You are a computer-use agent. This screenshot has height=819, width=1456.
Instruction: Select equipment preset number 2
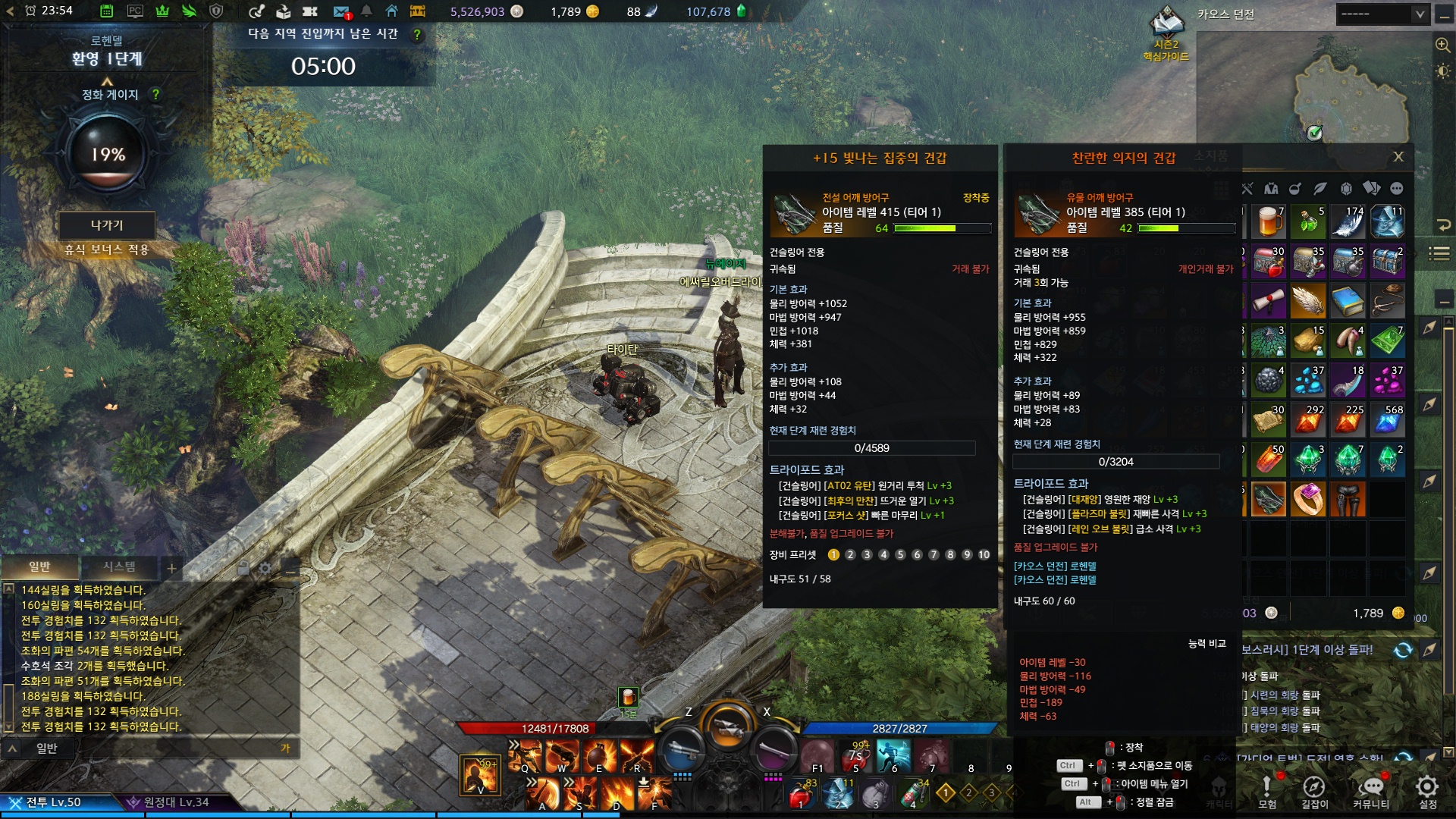(x=850, y=555)
